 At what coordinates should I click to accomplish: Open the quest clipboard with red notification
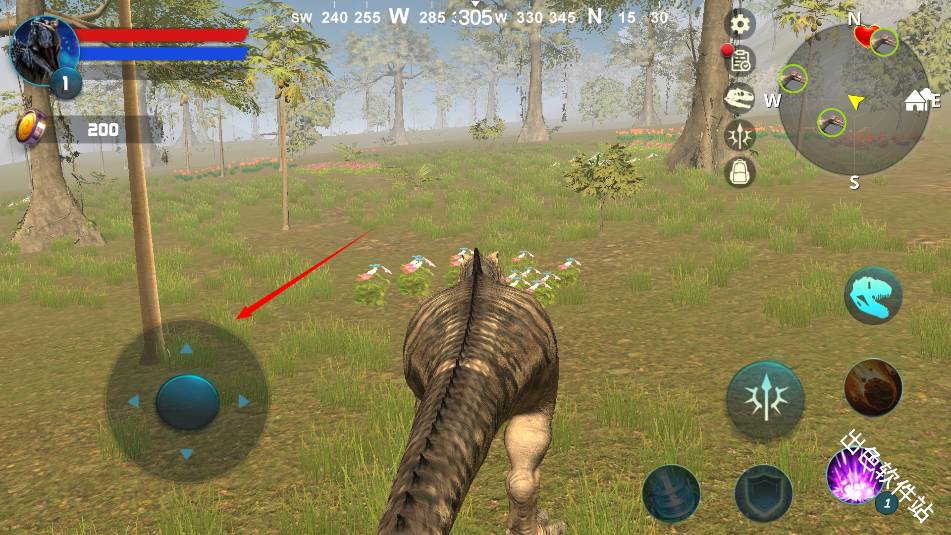point(738,60)
